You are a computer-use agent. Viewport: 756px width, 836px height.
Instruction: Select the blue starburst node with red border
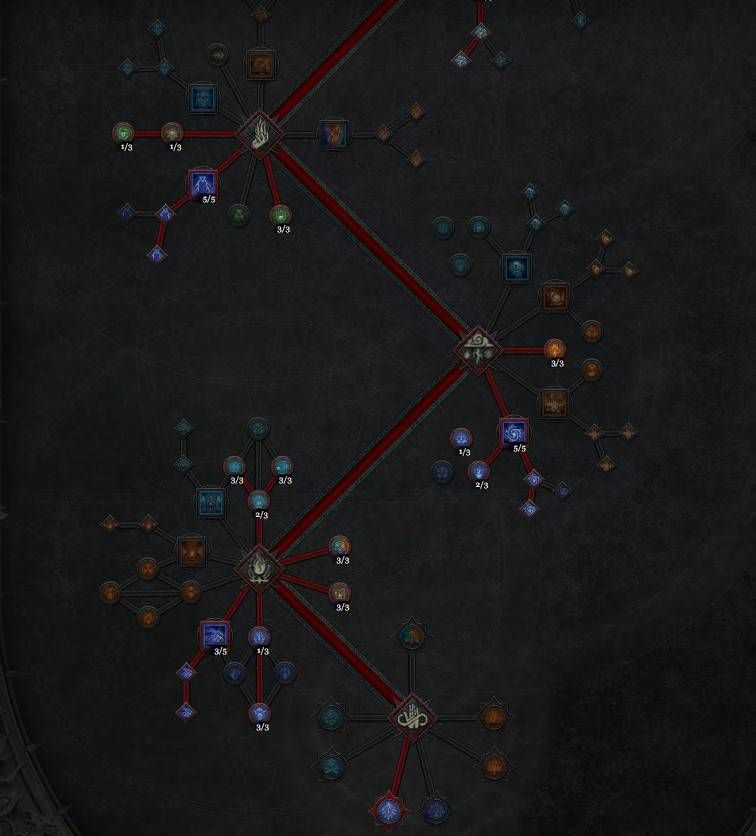[x=388, y=810]
